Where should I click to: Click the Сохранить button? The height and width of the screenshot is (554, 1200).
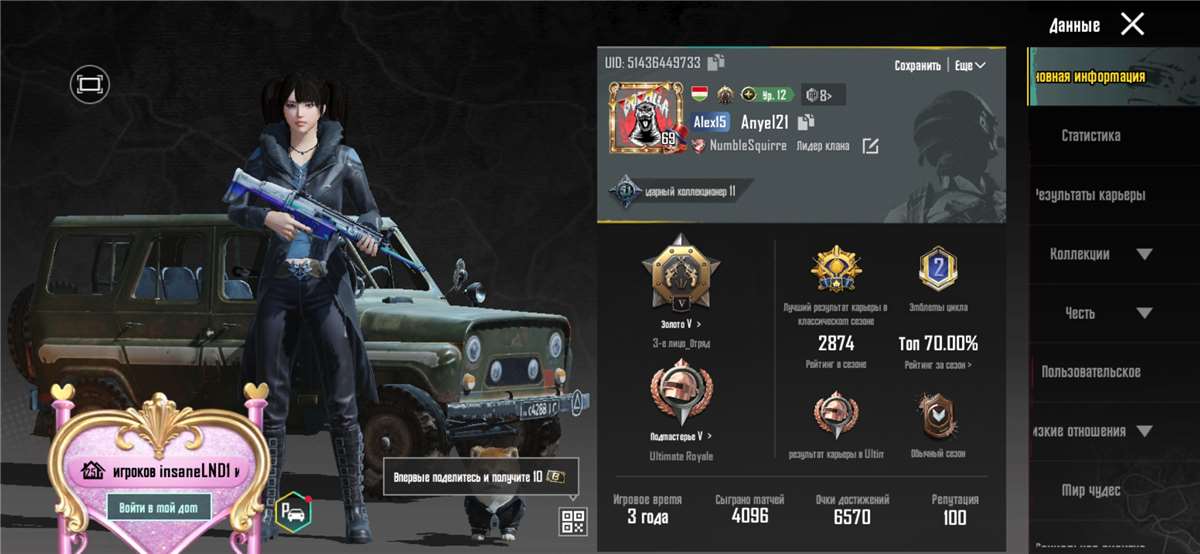click(917, 65)
